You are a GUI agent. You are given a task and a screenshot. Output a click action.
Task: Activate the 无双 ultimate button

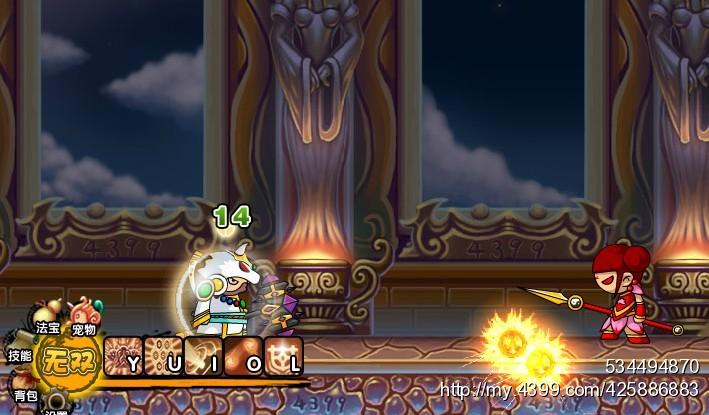pos(70,359)
